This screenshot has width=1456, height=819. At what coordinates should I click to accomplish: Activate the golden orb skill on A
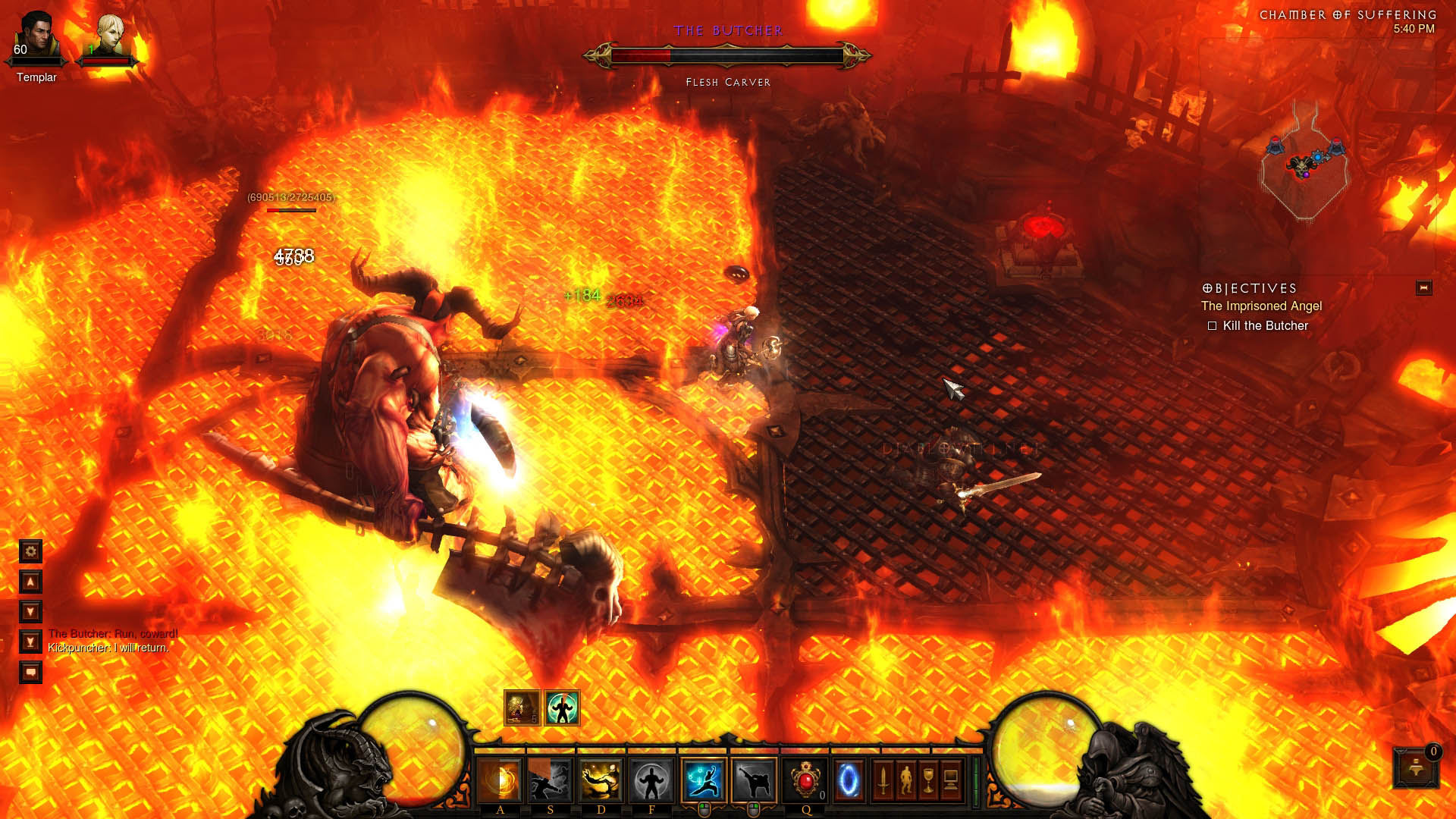pos(500,780)
